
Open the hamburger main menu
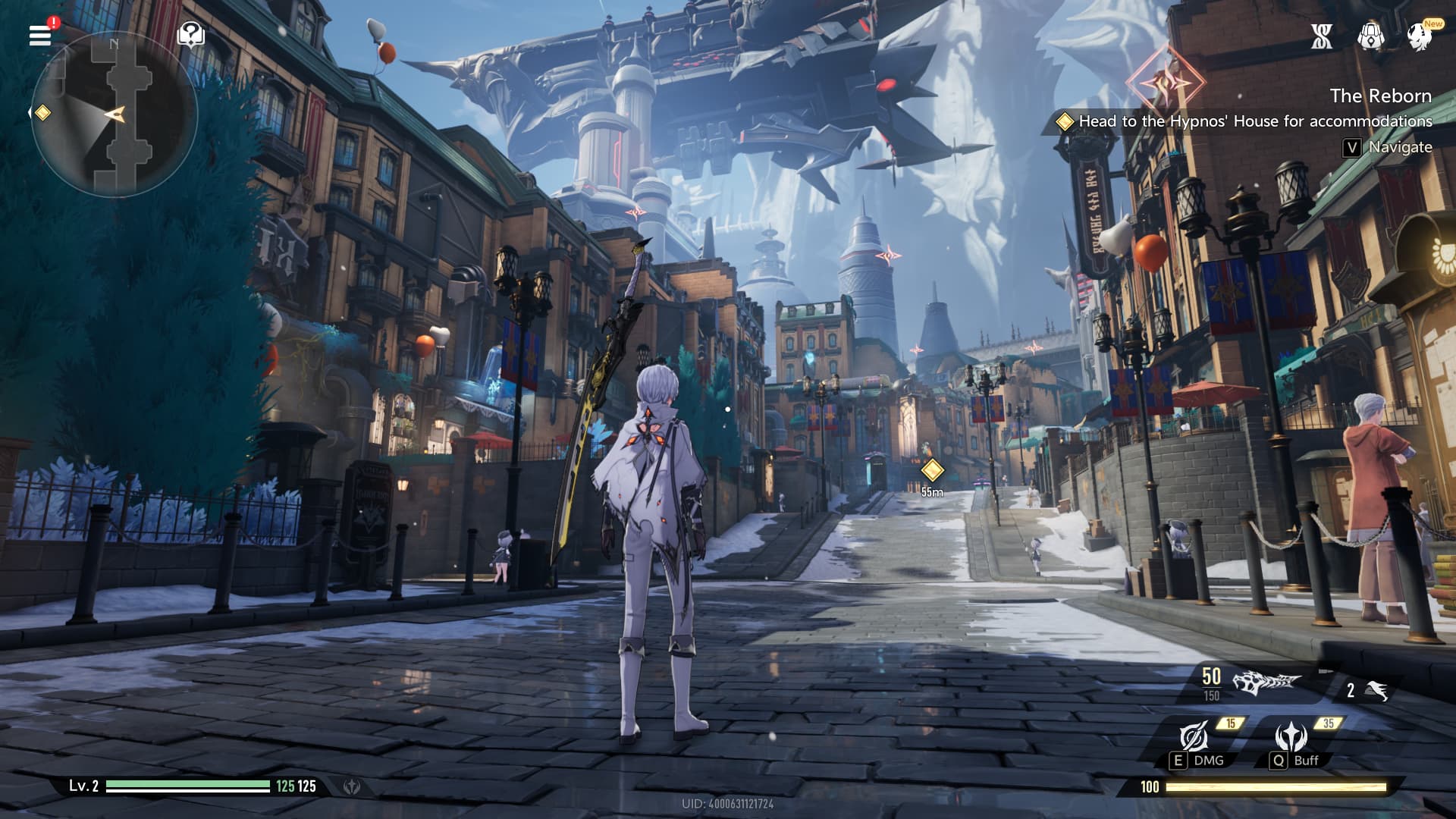pyautogui.click(x=40, y=35)
